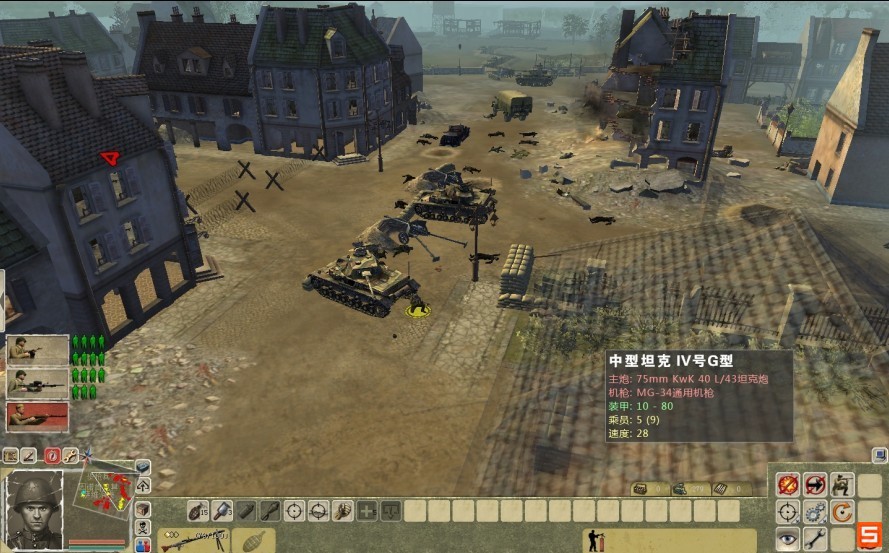Image resolution: width=889 pixels, height=553 pixels.
Task: Use the frag grenade with count 15
Action: click(198, 510)
